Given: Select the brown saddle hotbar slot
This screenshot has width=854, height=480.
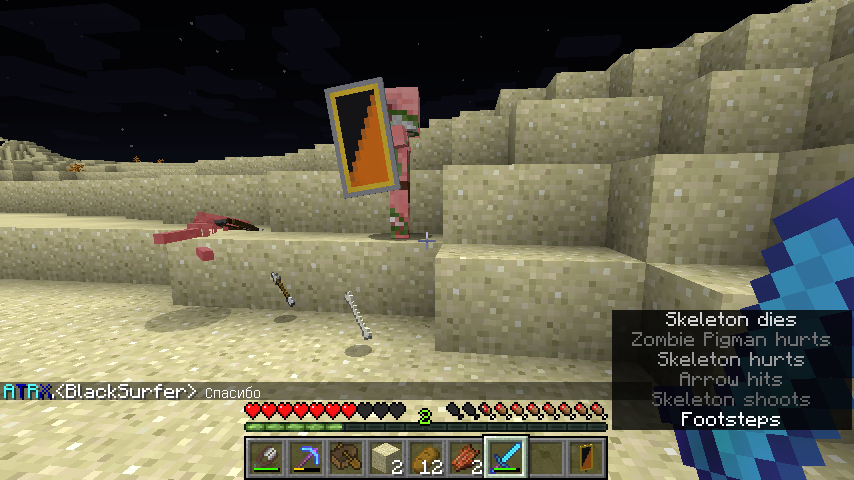Looking at the screenshot, I should [x=344, y=457].
